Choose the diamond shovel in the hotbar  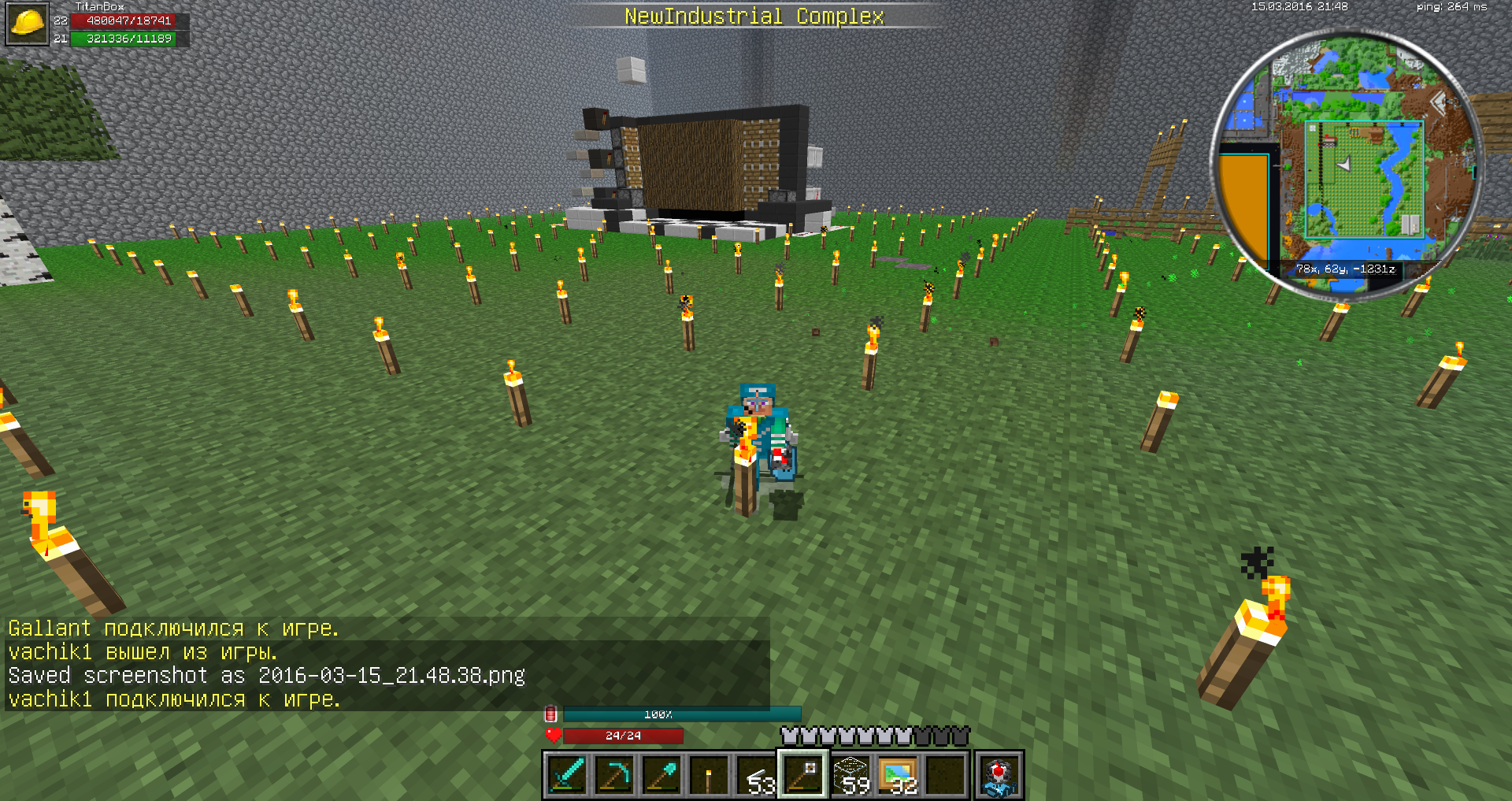[661, 775]
